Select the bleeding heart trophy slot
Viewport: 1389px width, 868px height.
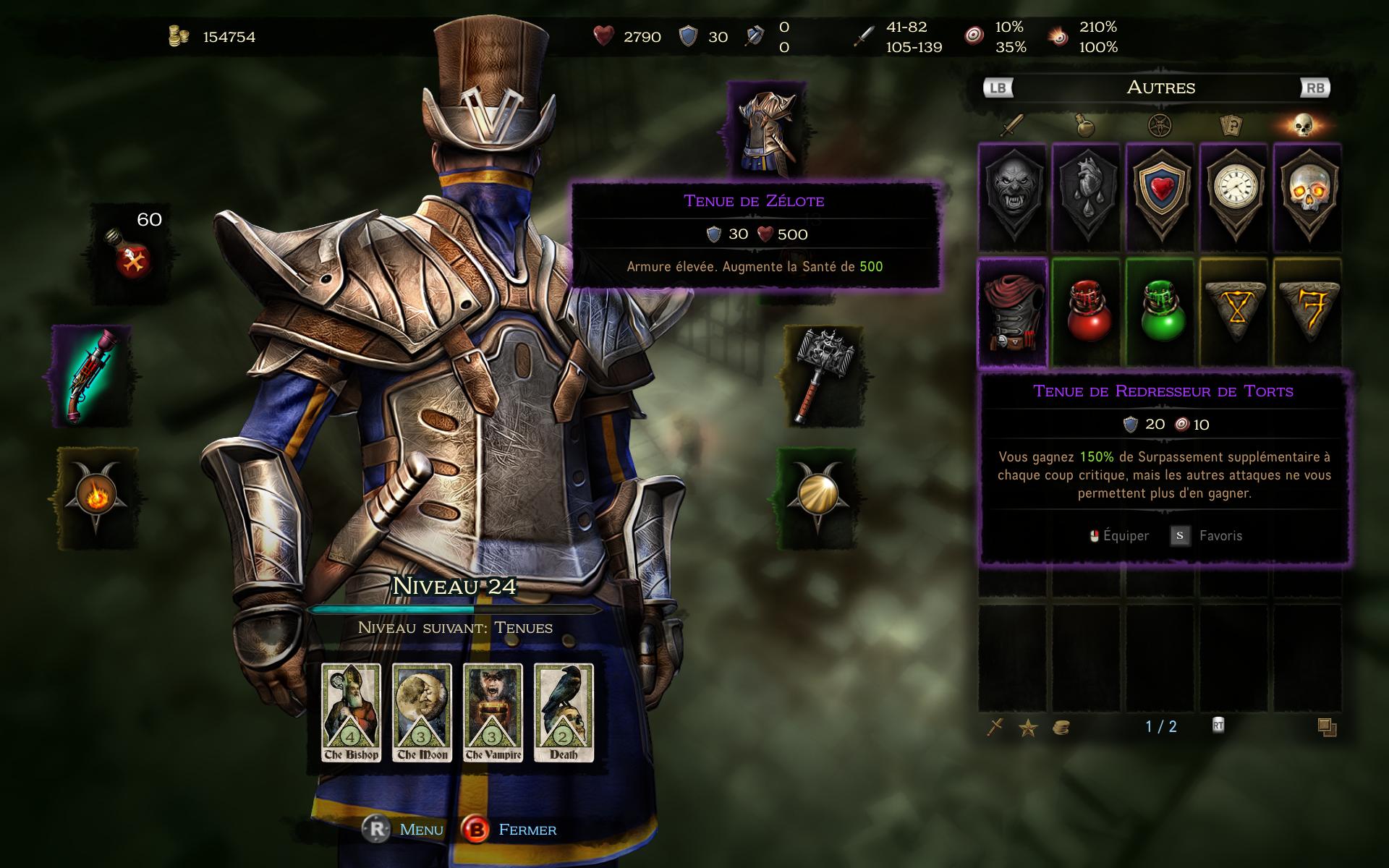click(1086, 197)
